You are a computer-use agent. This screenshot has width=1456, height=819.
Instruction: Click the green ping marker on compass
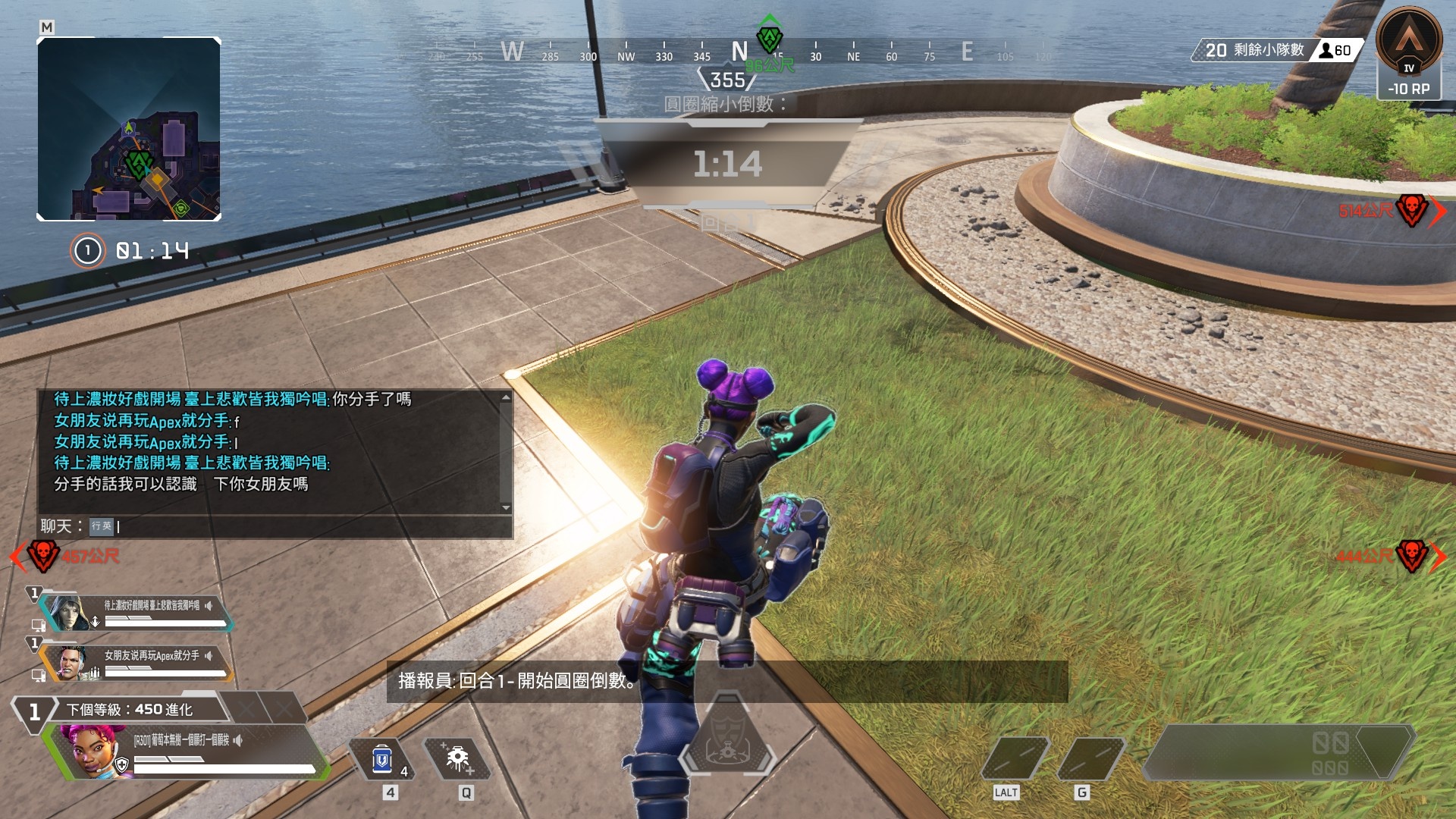click(770, 38)
